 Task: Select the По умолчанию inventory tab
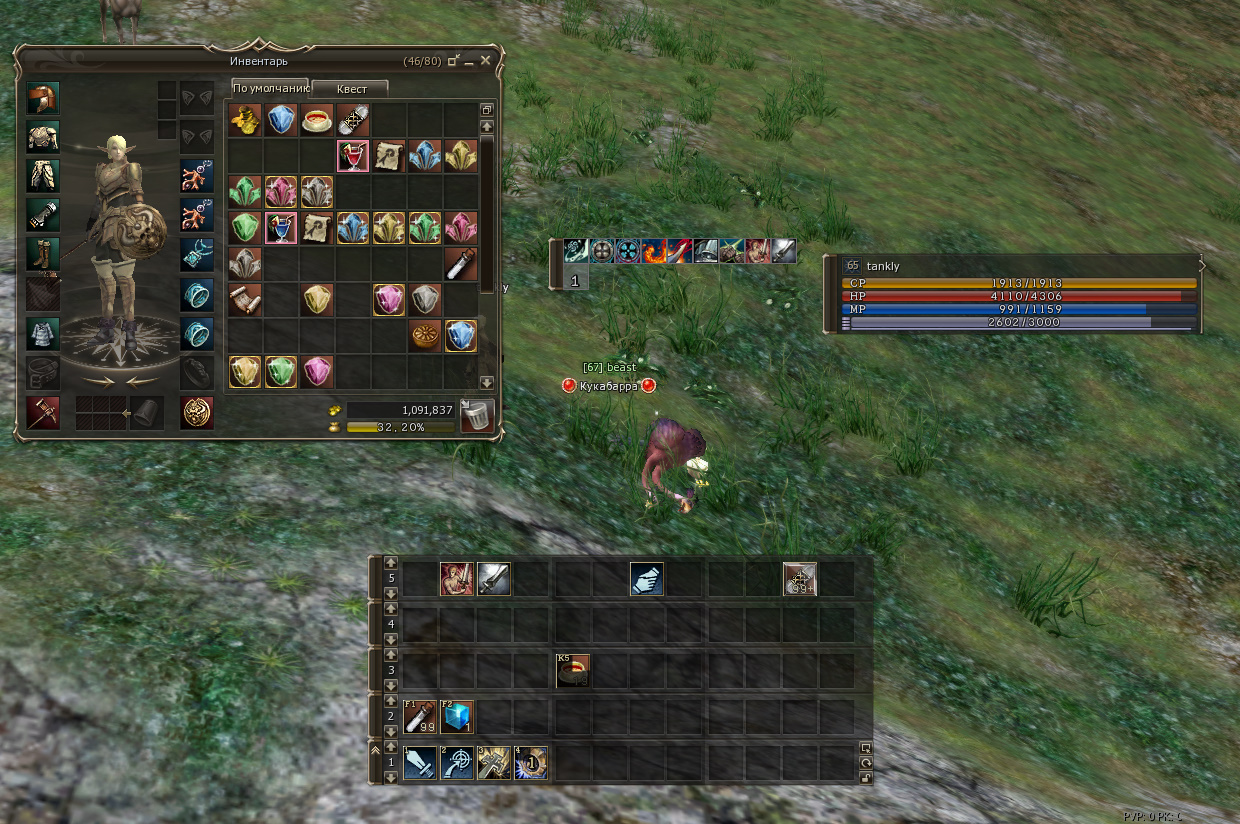[270, 88]
